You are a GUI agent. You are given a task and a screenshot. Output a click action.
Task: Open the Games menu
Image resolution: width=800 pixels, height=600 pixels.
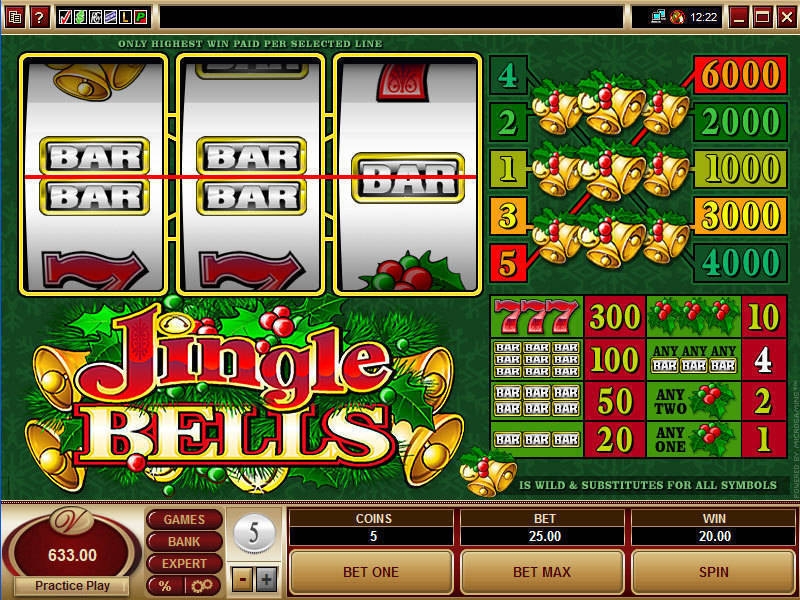tap(184, 520)
